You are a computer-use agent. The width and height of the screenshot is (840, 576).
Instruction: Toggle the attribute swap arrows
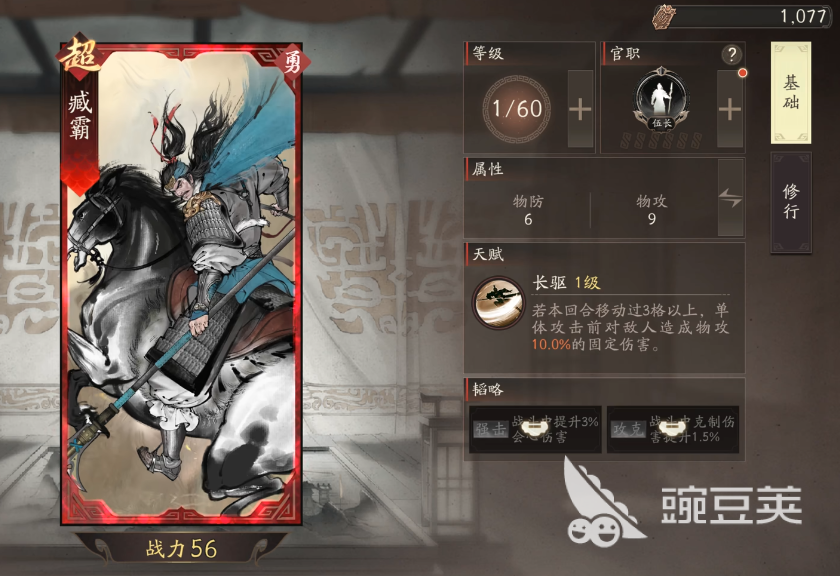[x=730, y=198]
